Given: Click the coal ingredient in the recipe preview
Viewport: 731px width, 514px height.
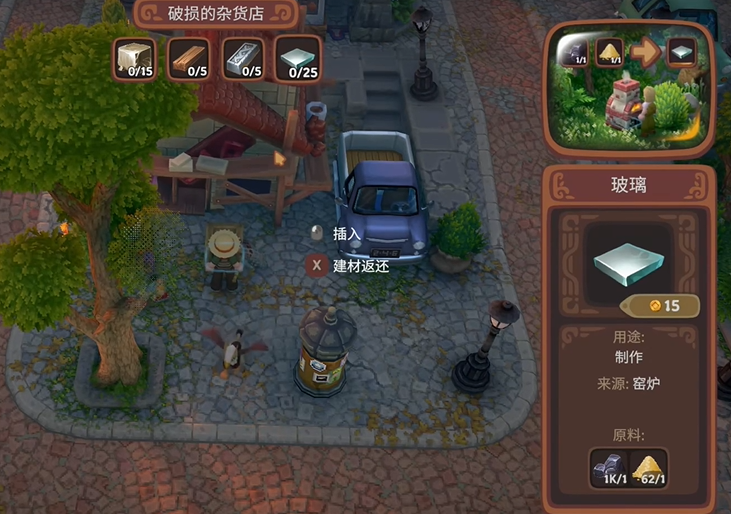Looking at the screenshot, I should coord(573,53).
